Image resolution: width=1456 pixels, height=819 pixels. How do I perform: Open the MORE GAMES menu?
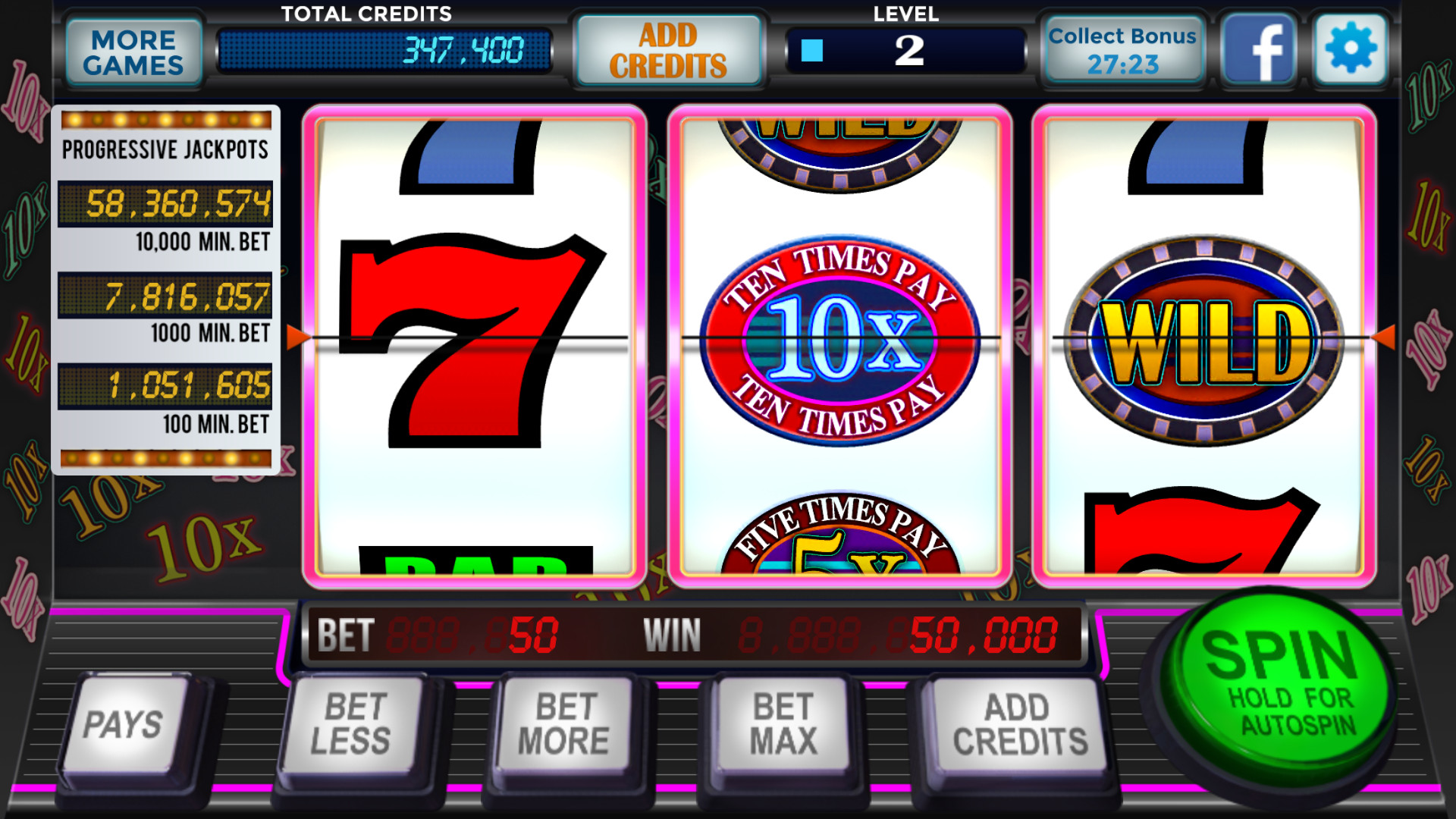click(x=133, y=50)
